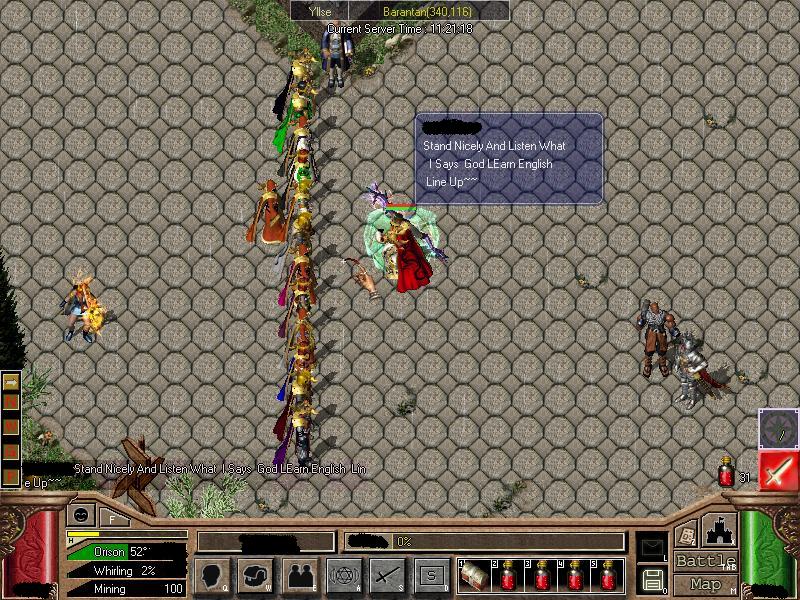Open the mail envelope button
The height and width of the screenshot is (600, 800).
point(651,547)
